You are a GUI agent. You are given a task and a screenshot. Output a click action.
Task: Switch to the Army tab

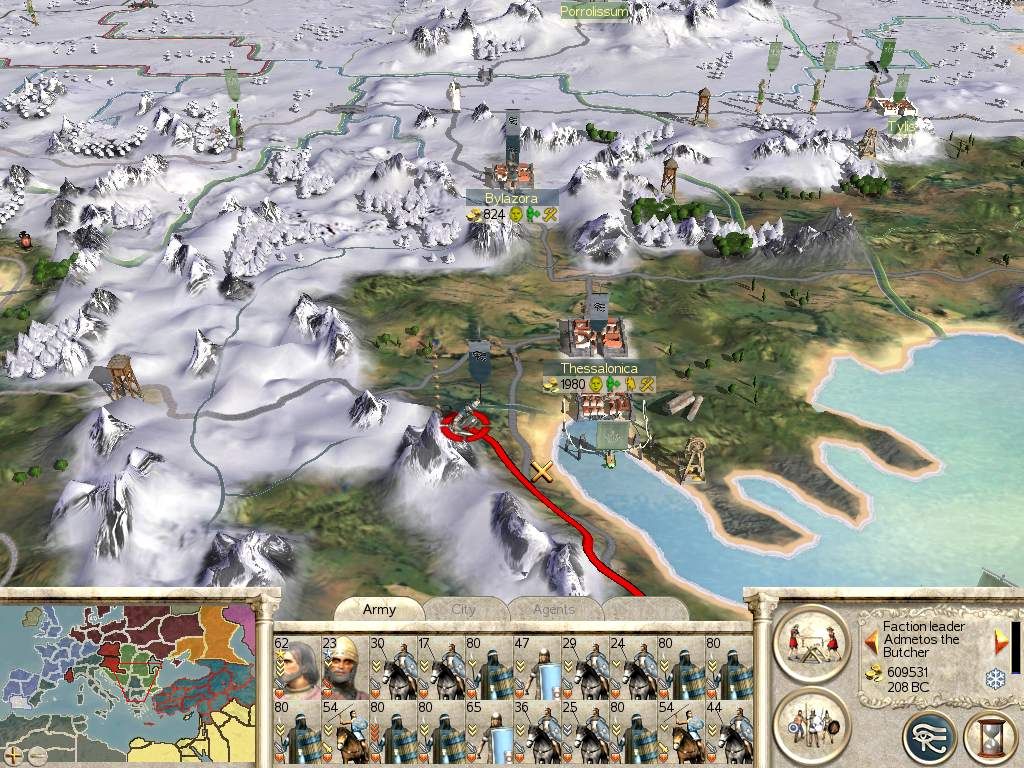379,609
